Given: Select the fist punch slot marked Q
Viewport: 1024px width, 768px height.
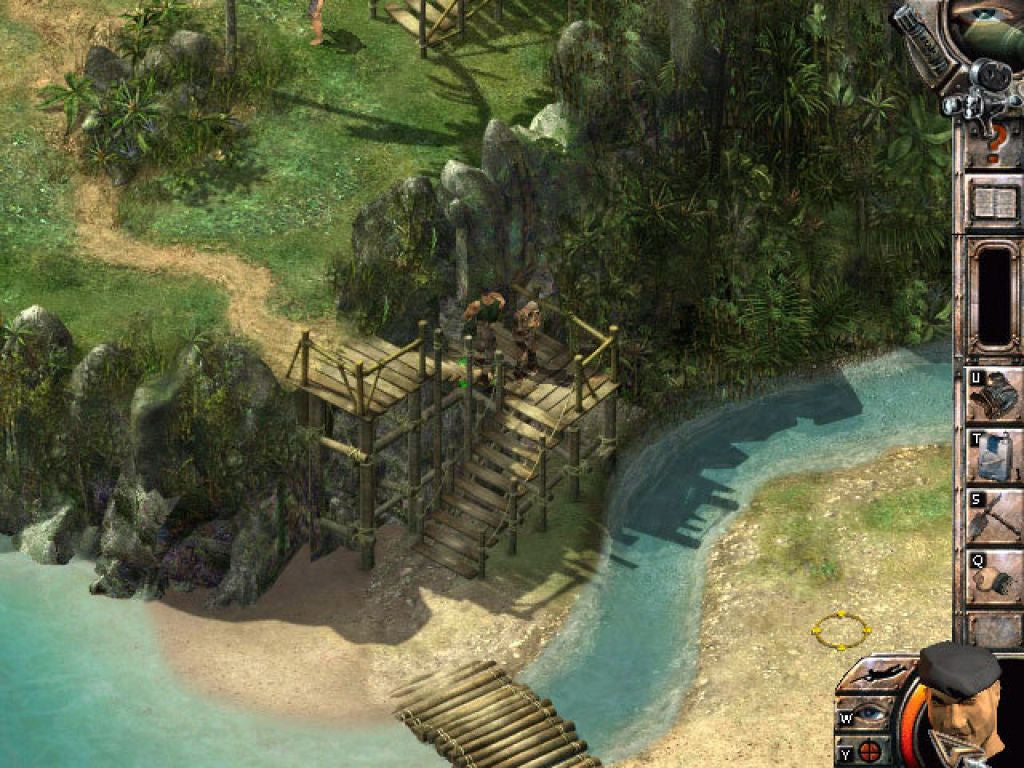Looking at the screenshot, I should point(993,577).
